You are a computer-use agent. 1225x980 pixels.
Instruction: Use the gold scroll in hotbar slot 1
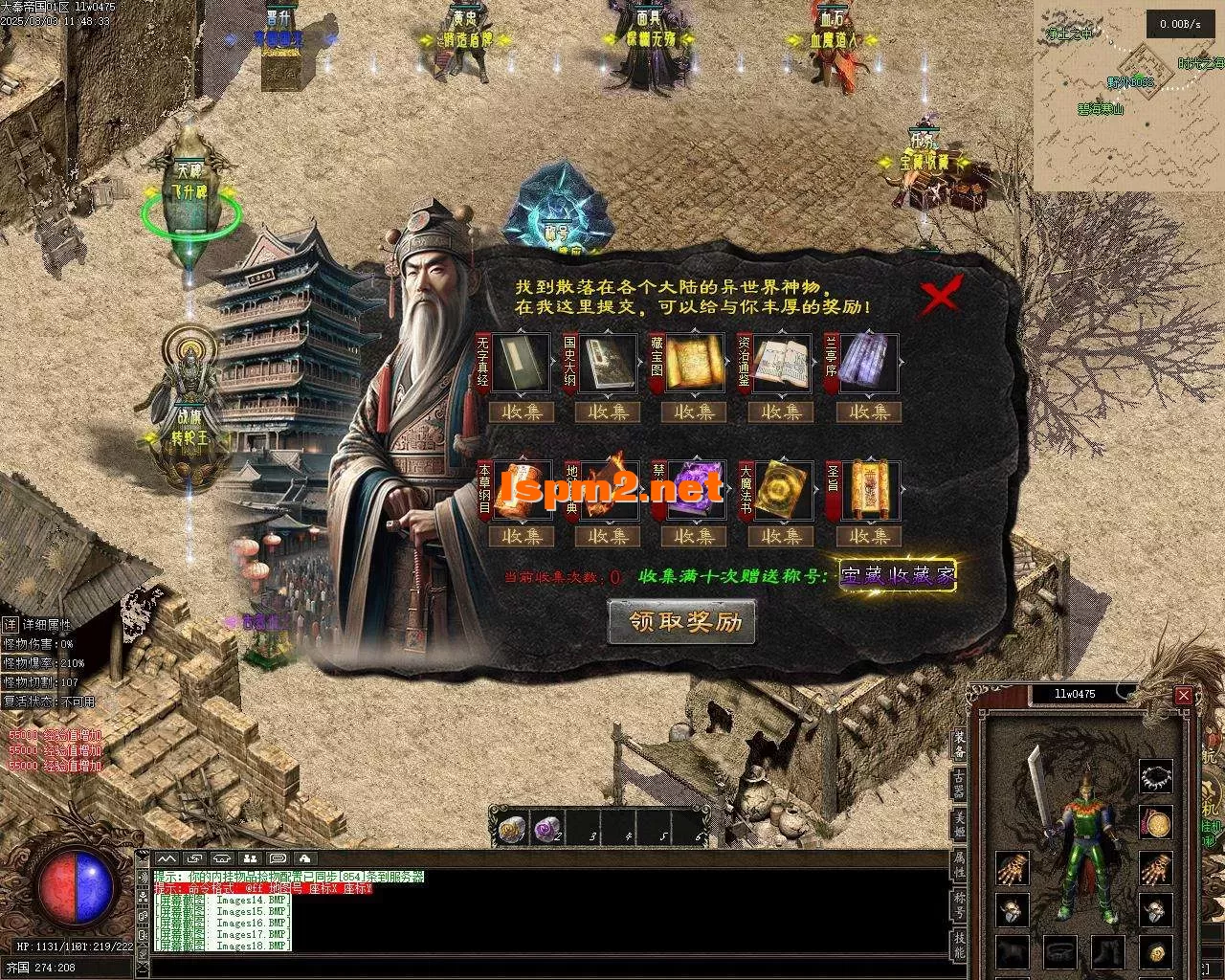tap(512, 828)
